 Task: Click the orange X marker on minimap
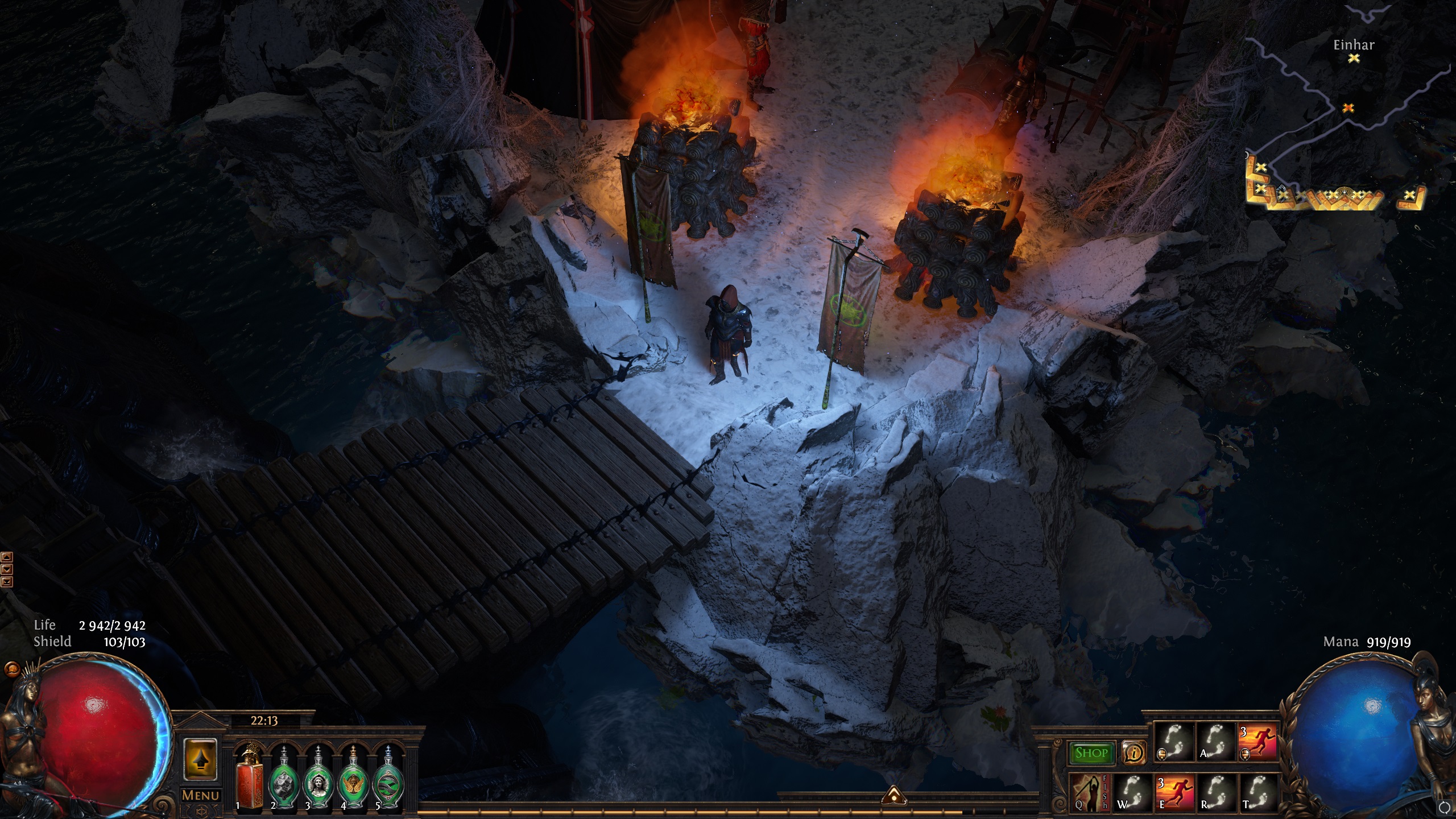click(x=1348, y=107)
